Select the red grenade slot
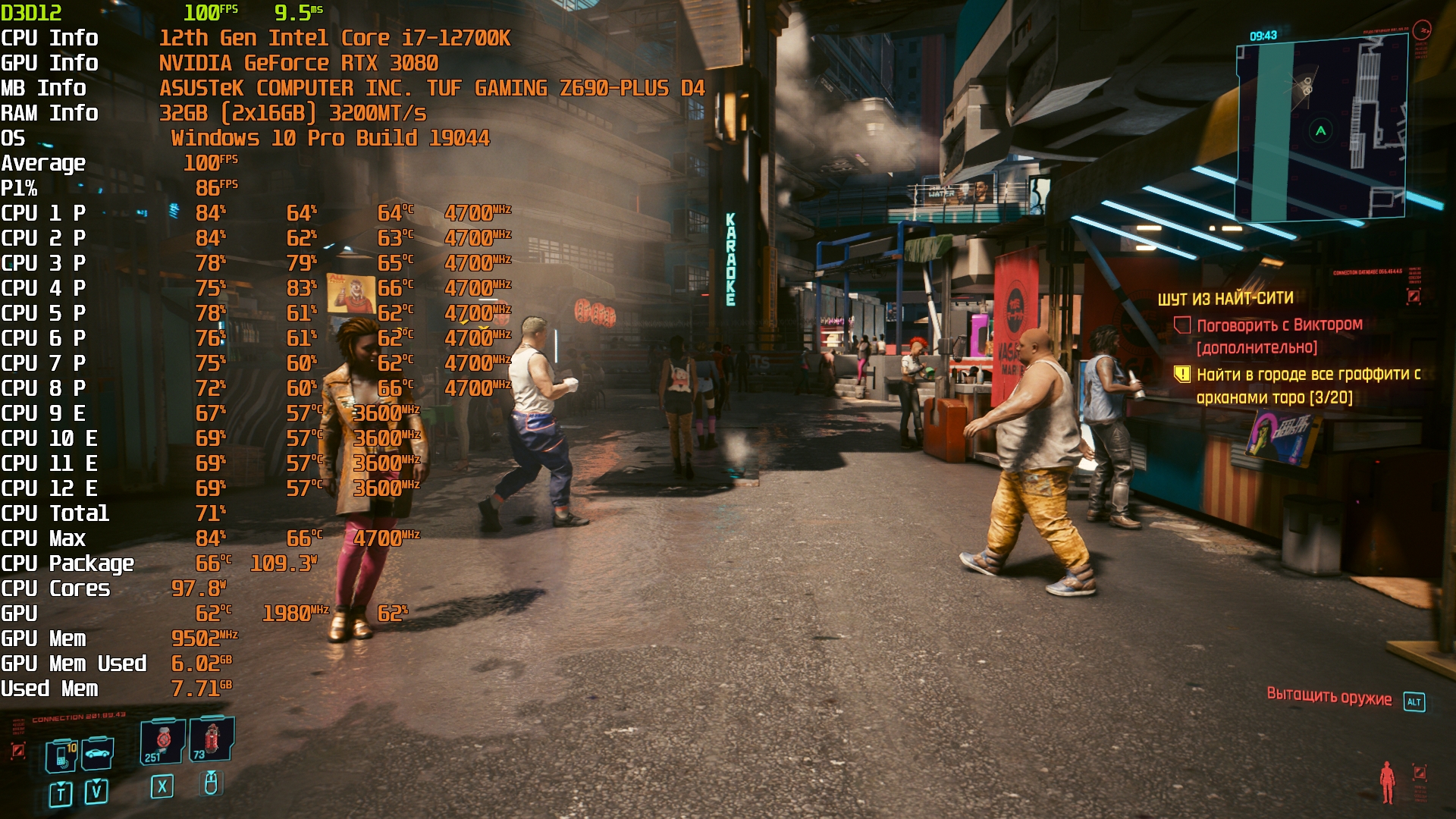1456x819 pixels. coord(211,739)
